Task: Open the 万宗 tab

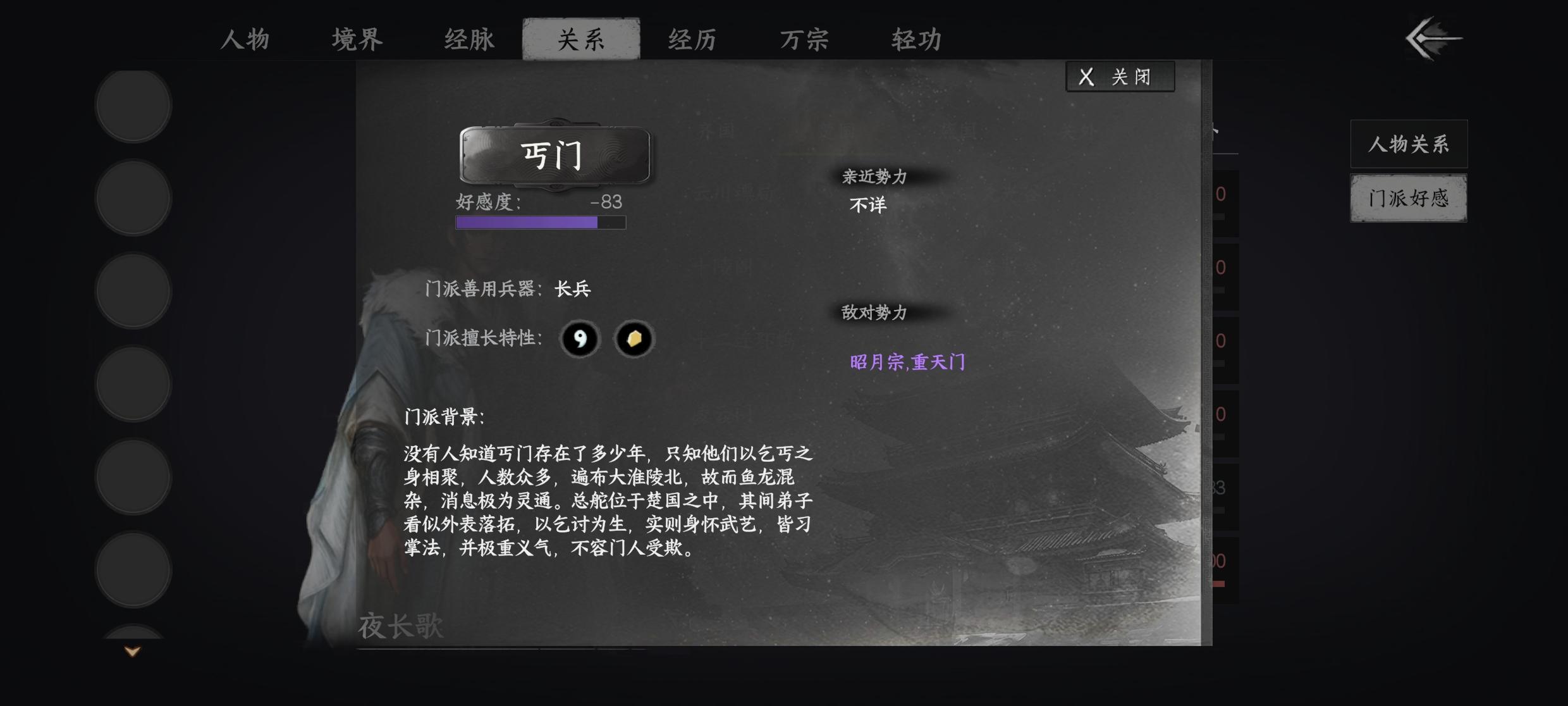Action: pos(804,39)
